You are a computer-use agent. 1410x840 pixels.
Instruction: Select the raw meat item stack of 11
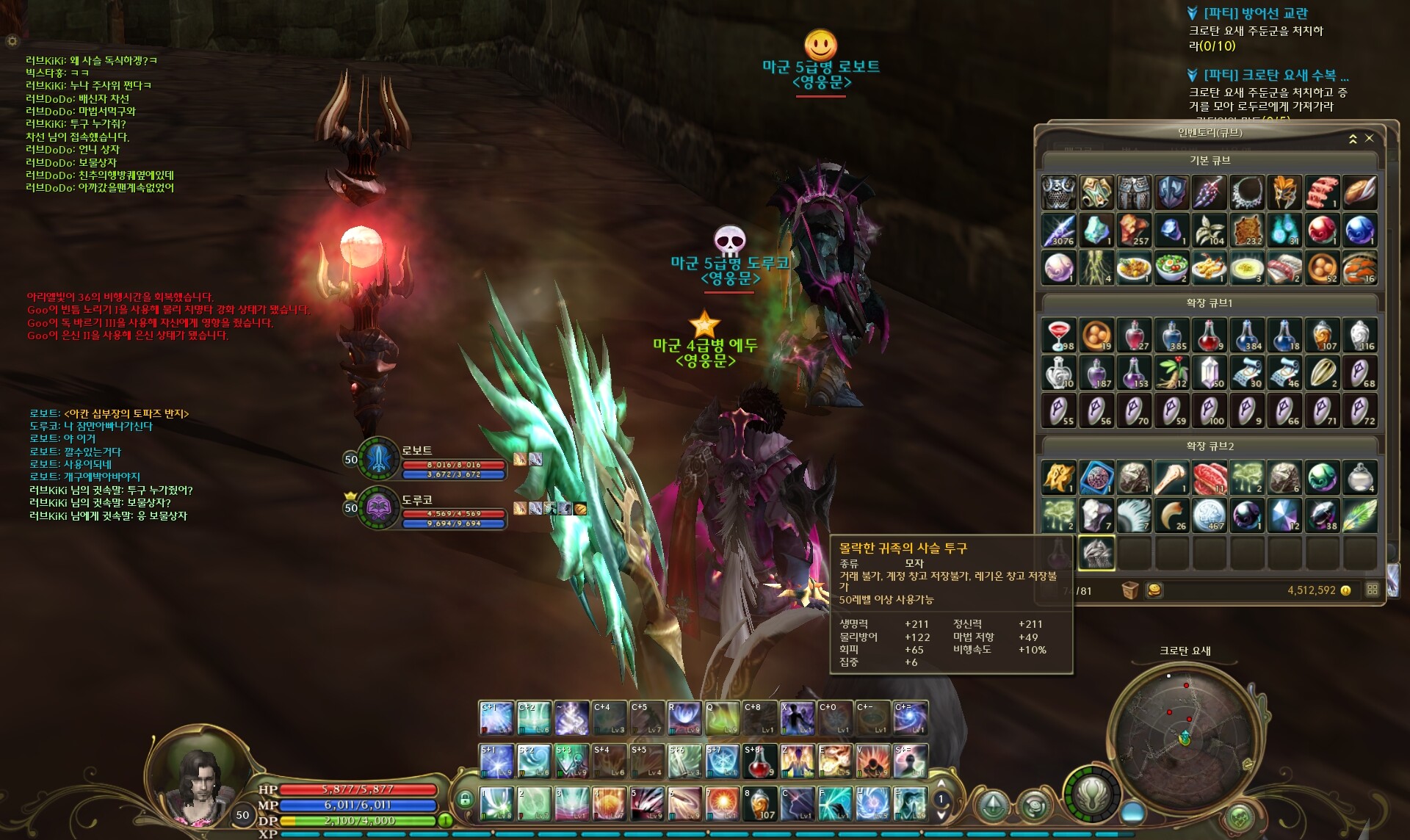(1210, 478)
